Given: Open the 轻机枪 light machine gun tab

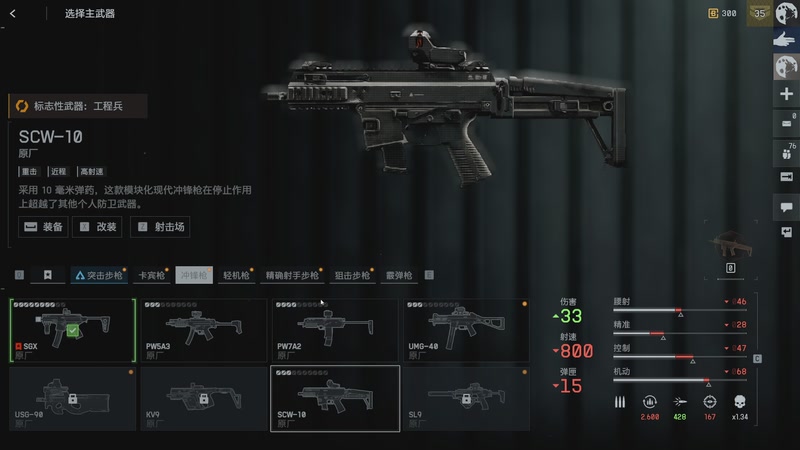Looking at the screenshot, I should (236, 275).
